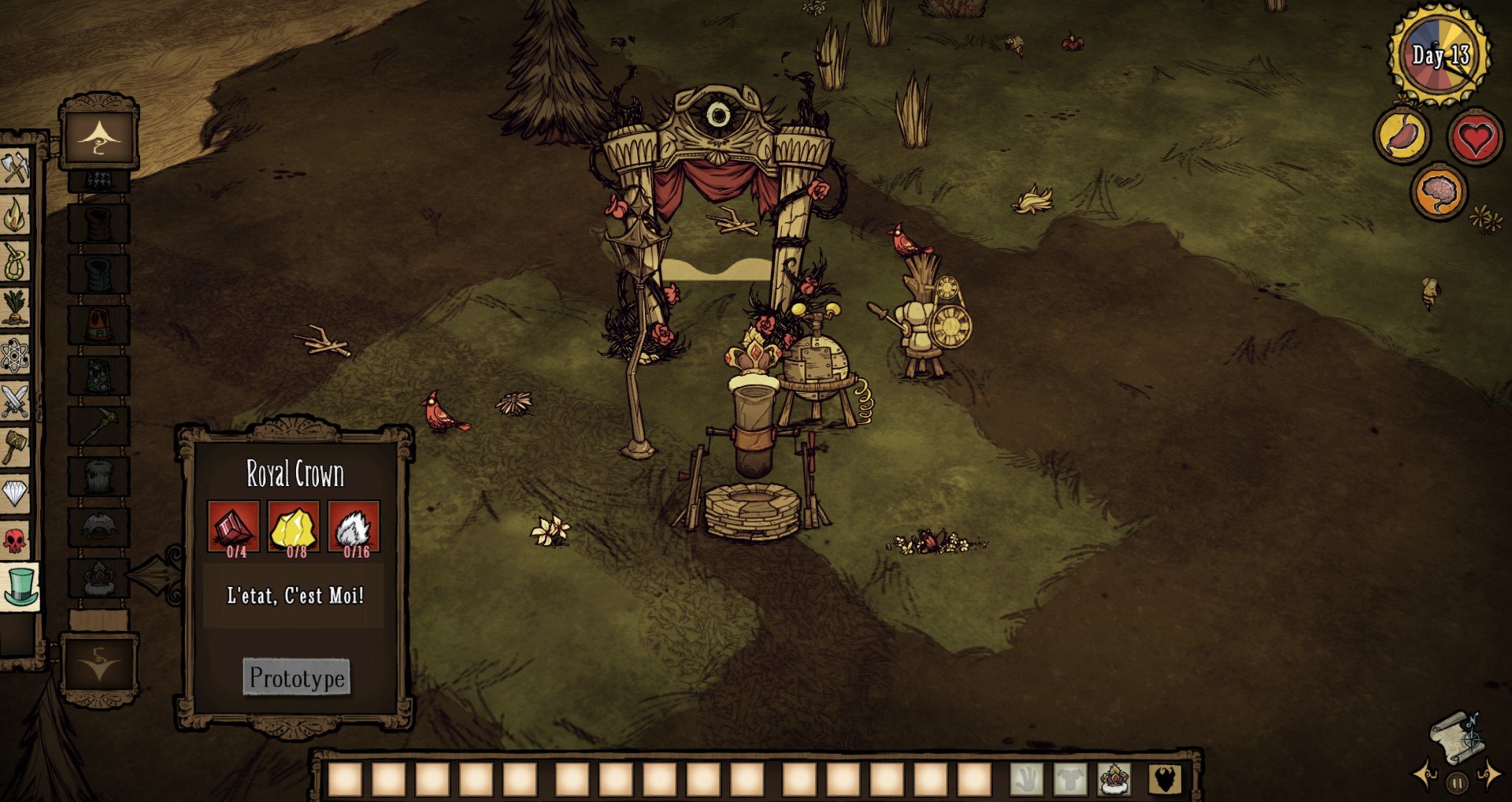Switch to the Light crafting tab
This screenshot has height=802, width=1512.
pos(14,214)
